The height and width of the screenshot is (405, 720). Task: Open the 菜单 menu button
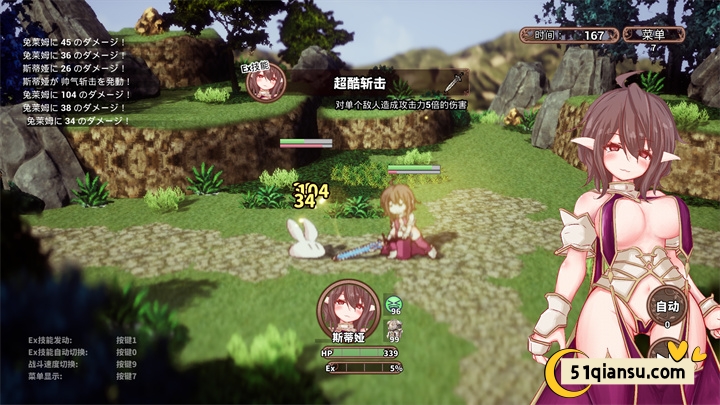pos(655,34)
